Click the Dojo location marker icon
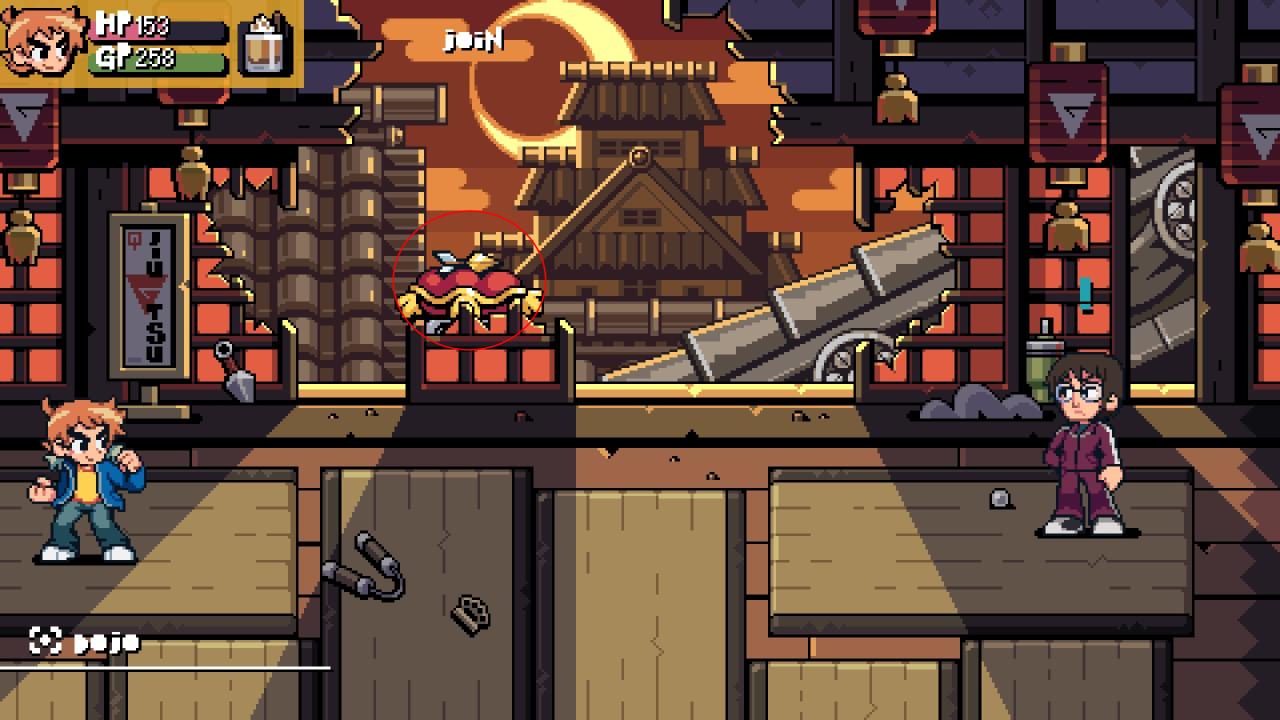Screen dimensions: 1280x720 [45, 641]
